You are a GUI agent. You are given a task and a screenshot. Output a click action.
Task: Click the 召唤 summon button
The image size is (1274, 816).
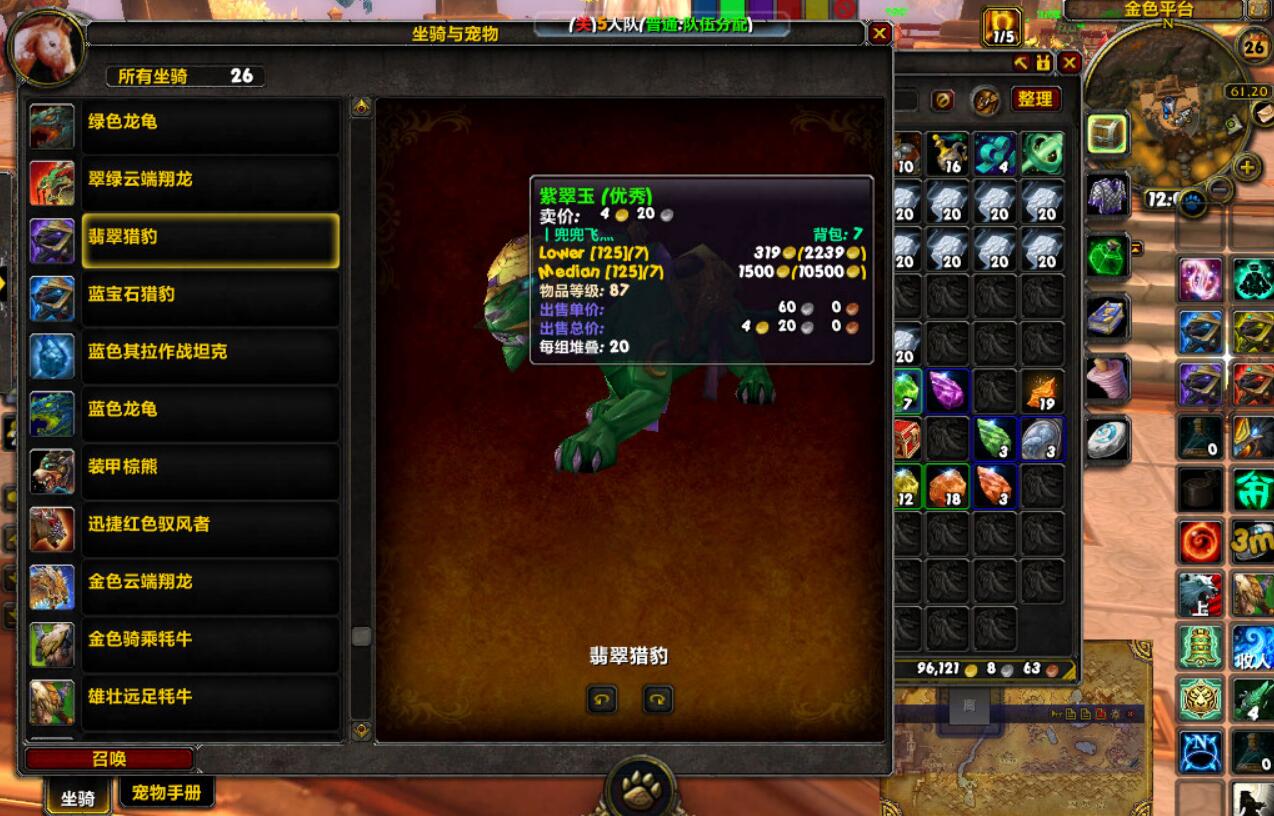[109, 759]
